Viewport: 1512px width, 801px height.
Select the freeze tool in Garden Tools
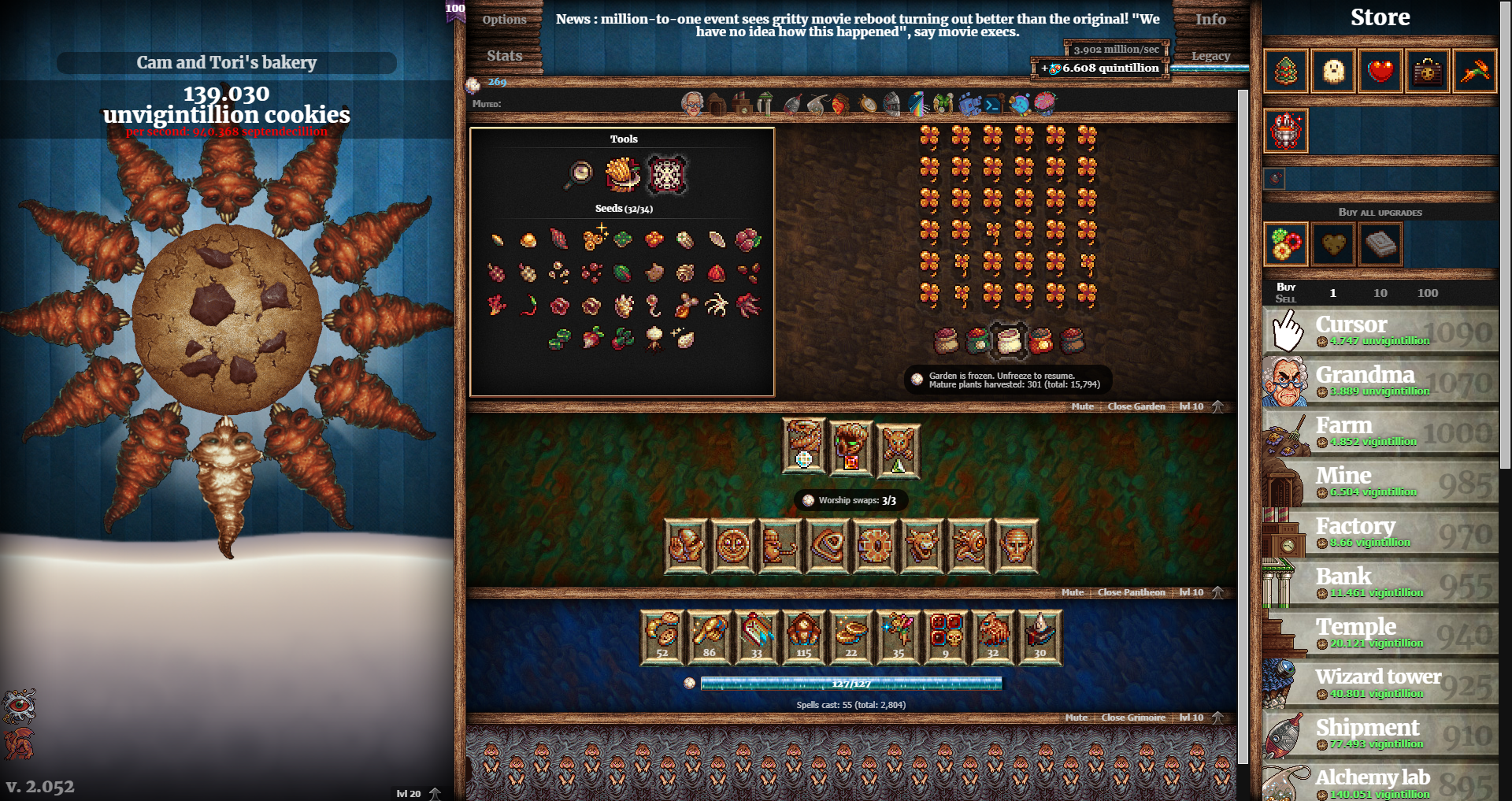coord(667,173)
